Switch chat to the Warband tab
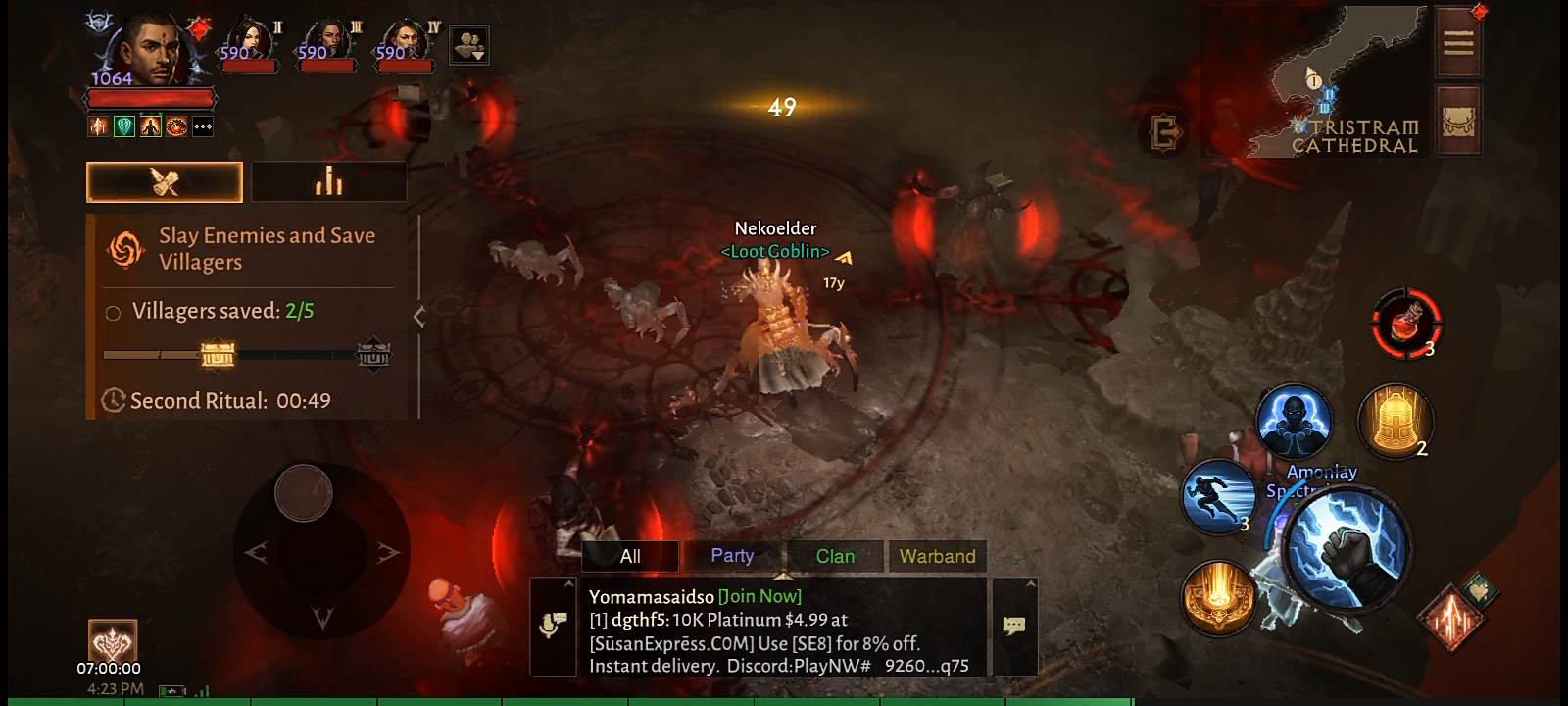Viewport: 1568px width, 706px height. tap(937, 556)
